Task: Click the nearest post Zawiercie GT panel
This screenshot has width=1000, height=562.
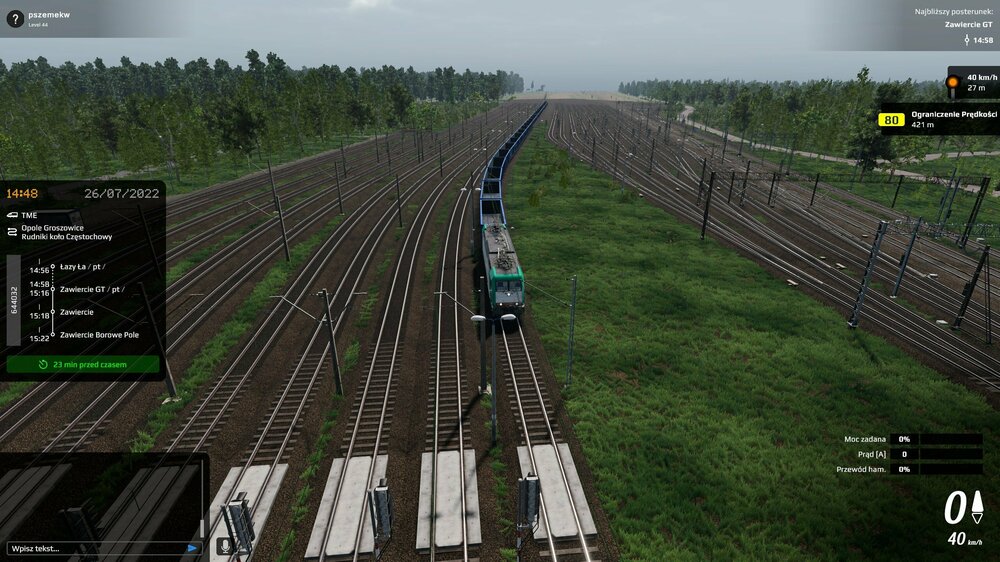Action: (x=955, y=25)
